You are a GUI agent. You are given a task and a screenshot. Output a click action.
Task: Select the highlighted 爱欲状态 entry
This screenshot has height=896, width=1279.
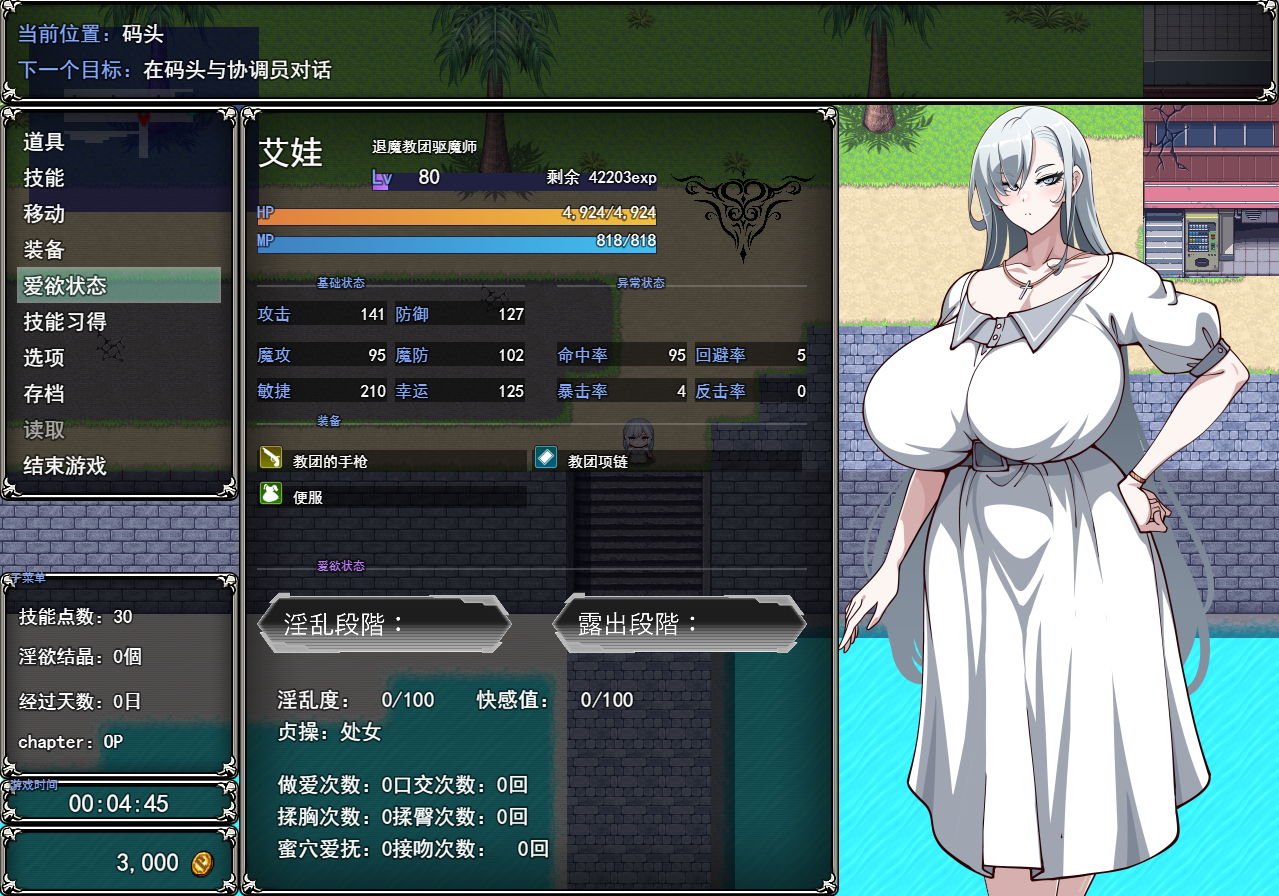click(x=65, y=286)
